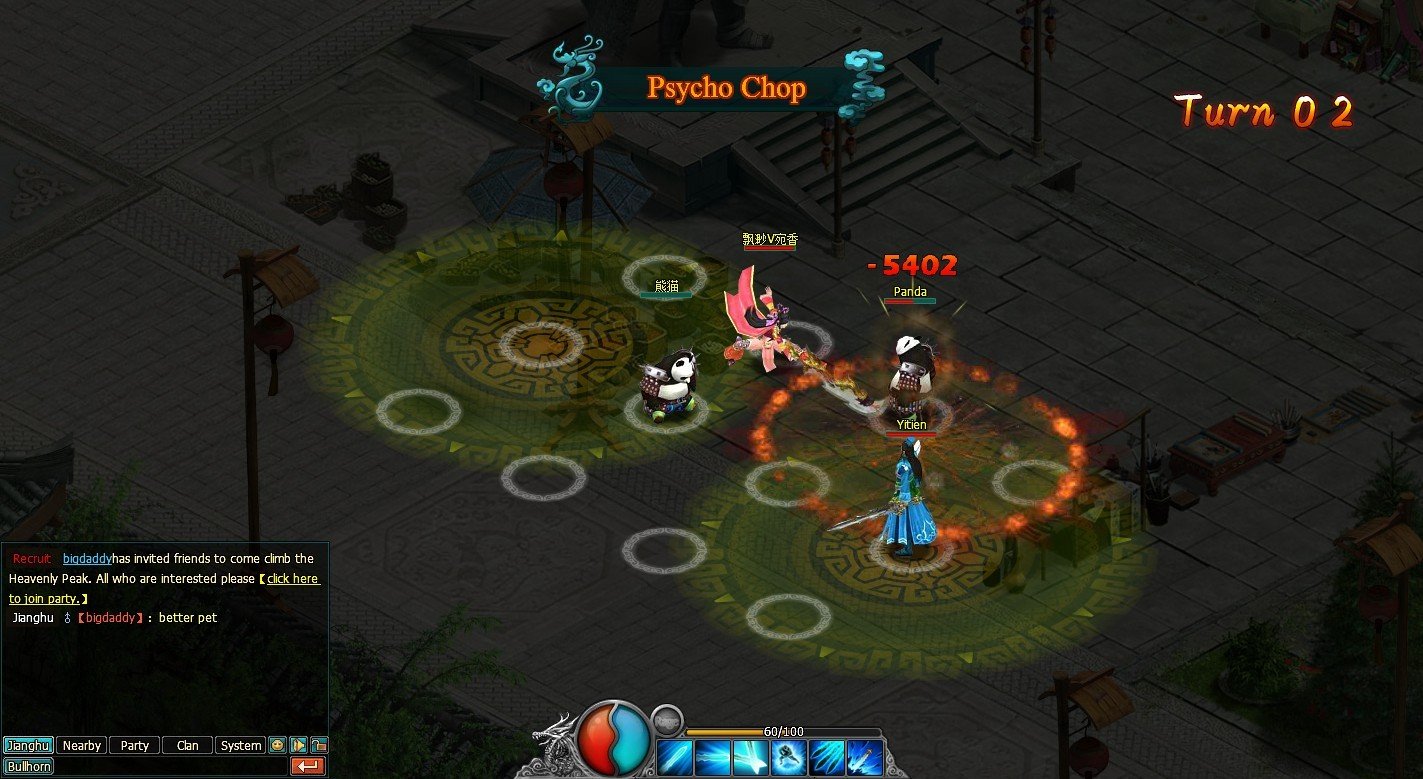Screen dimensions: 1423x779
Task: Click bigdaddy's name in the recruit message
Action: [x=88, y=558]
